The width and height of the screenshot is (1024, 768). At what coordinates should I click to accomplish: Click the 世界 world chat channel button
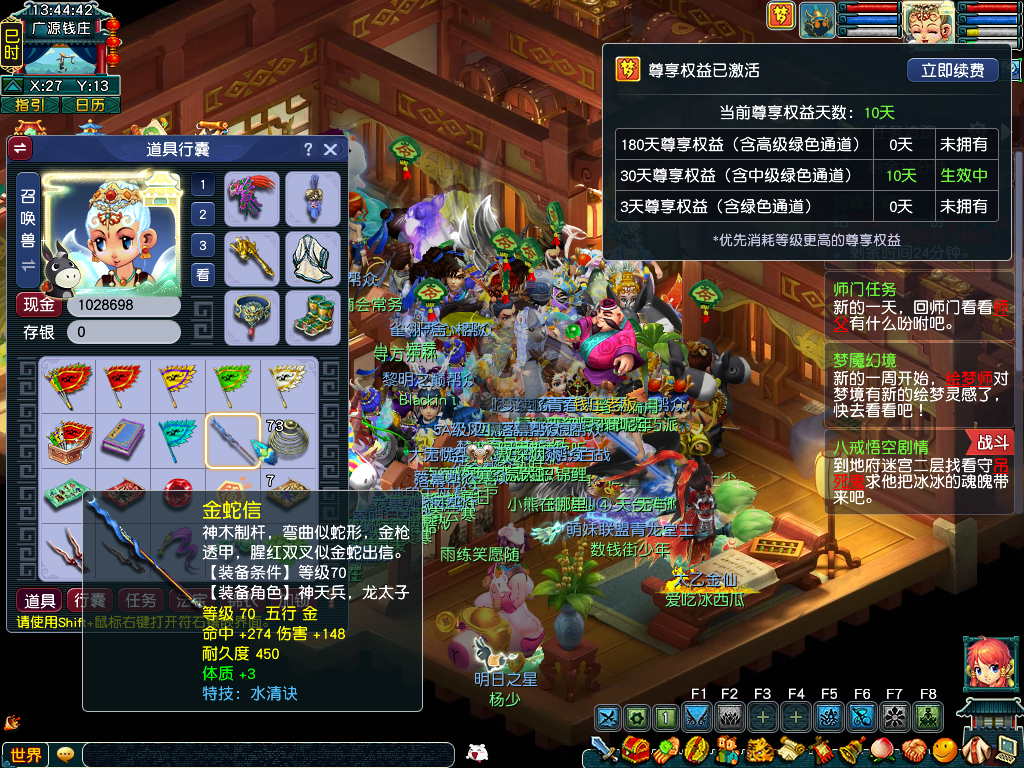(25, 755)
